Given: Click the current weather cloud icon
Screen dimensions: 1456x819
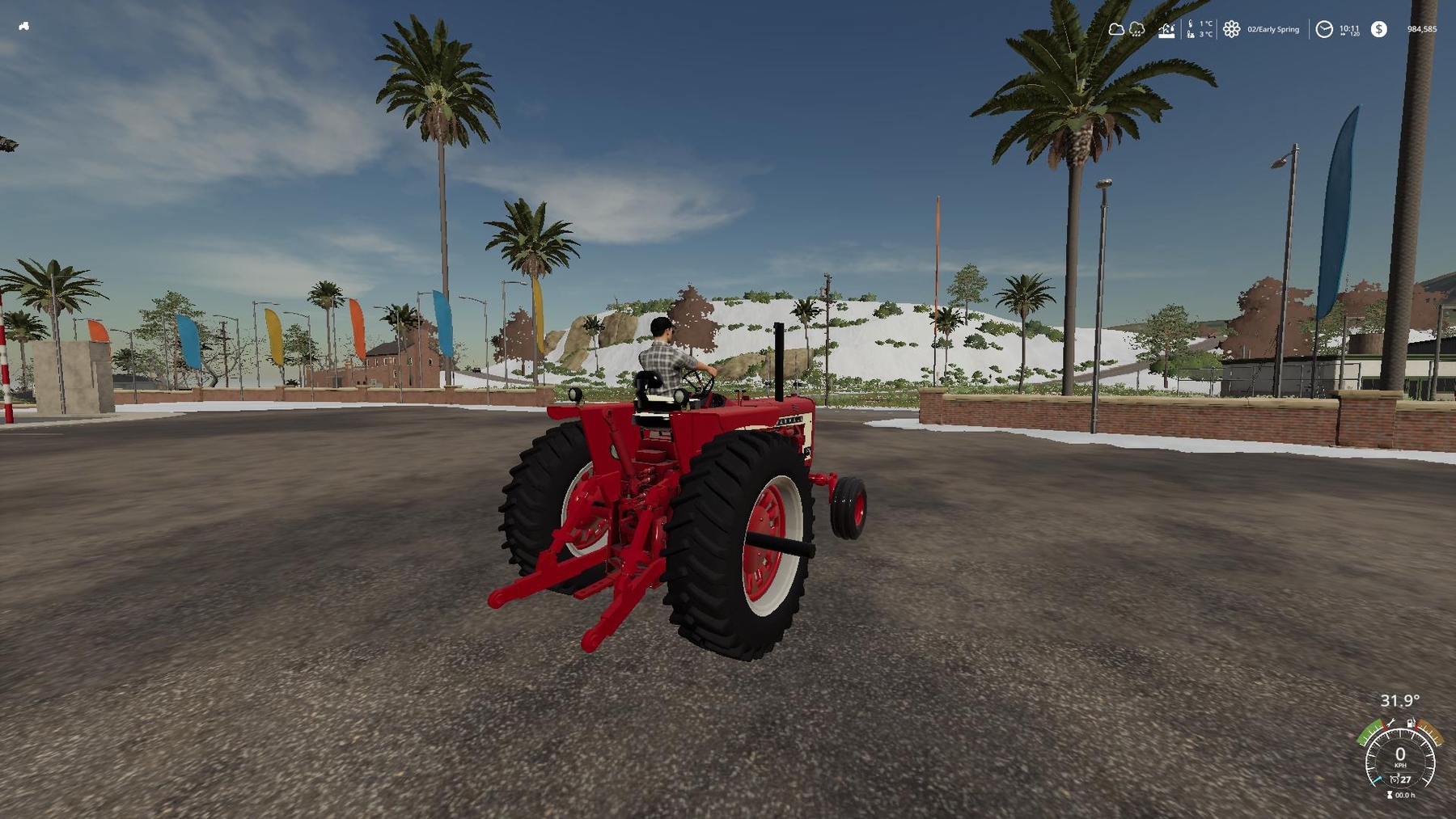Looking at the screenshot, I should (1117, 29).
